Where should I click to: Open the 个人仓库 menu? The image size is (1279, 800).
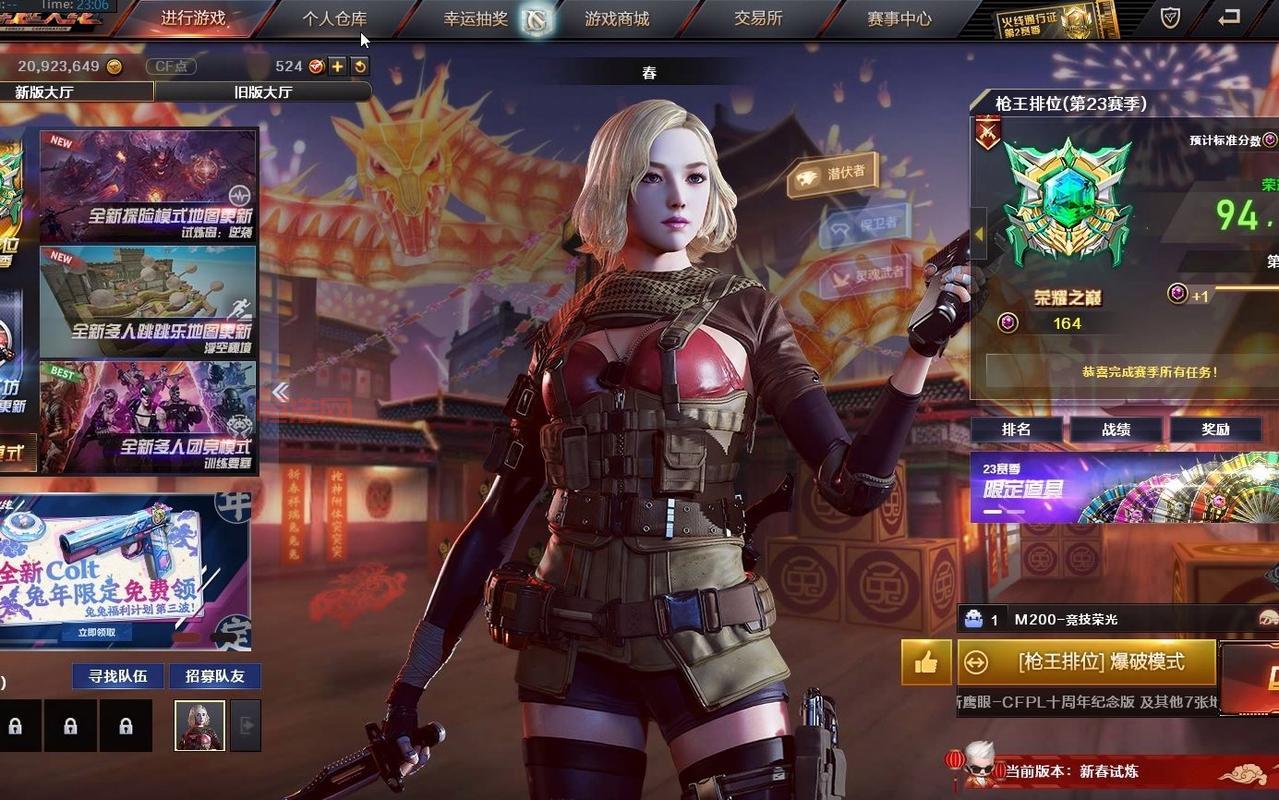335,18
